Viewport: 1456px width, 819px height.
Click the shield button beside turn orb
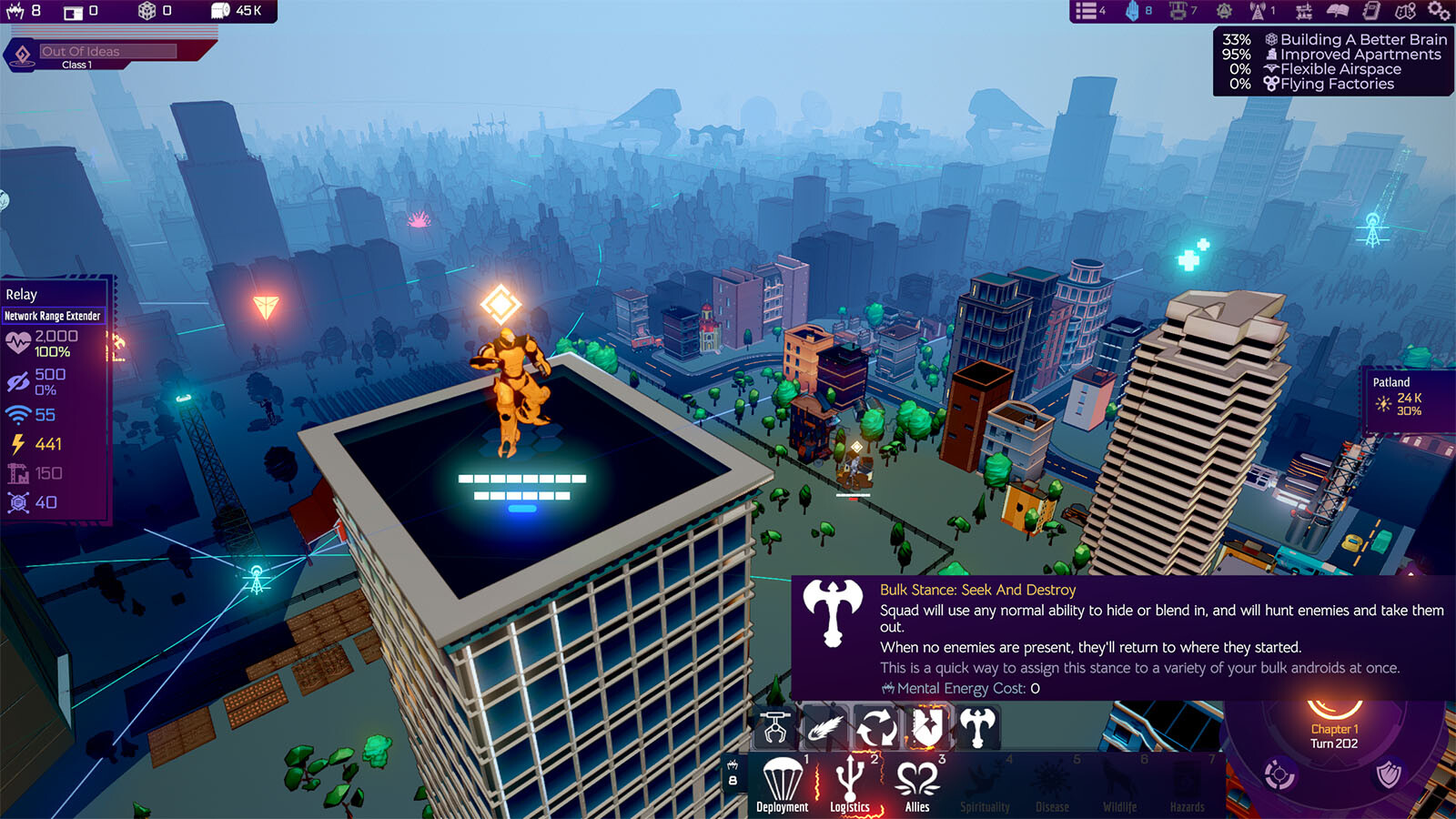pos(1388,774)
